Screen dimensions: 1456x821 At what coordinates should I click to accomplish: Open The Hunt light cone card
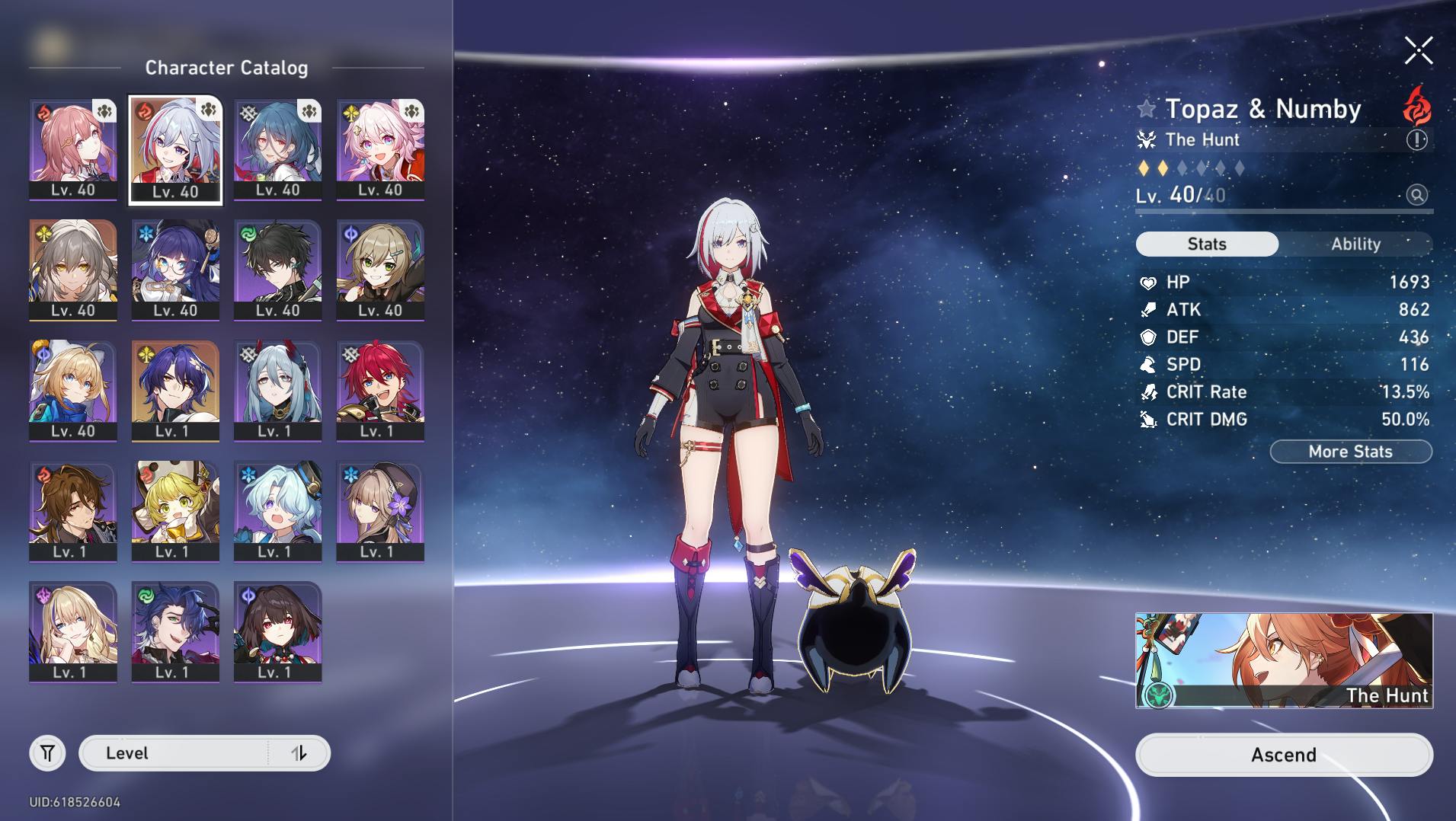coord(1283,660)
